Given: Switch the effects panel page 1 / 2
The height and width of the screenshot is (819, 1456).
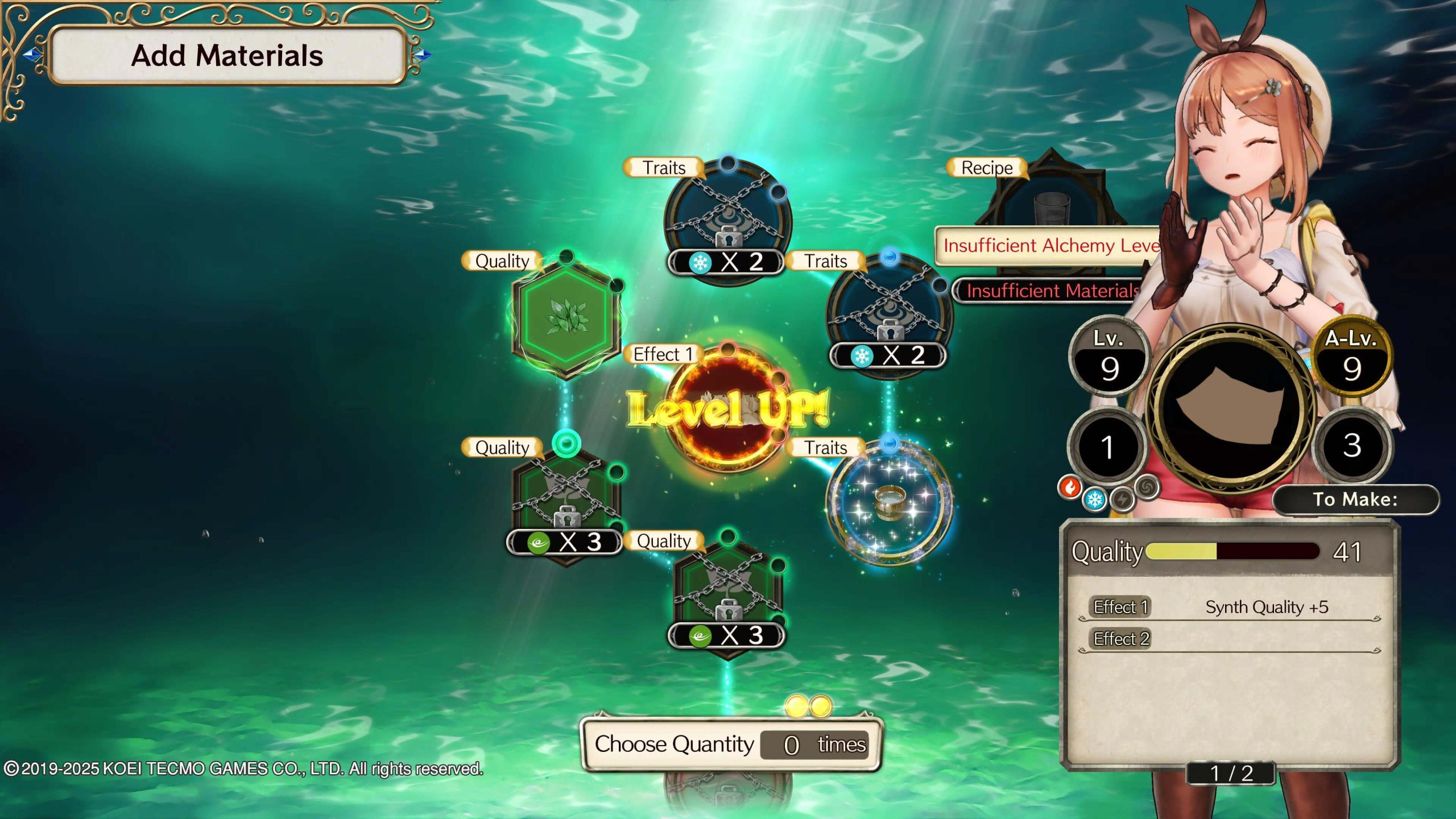Looking at the screenshot, I should pyautogui.click(x=1231, y=773).
